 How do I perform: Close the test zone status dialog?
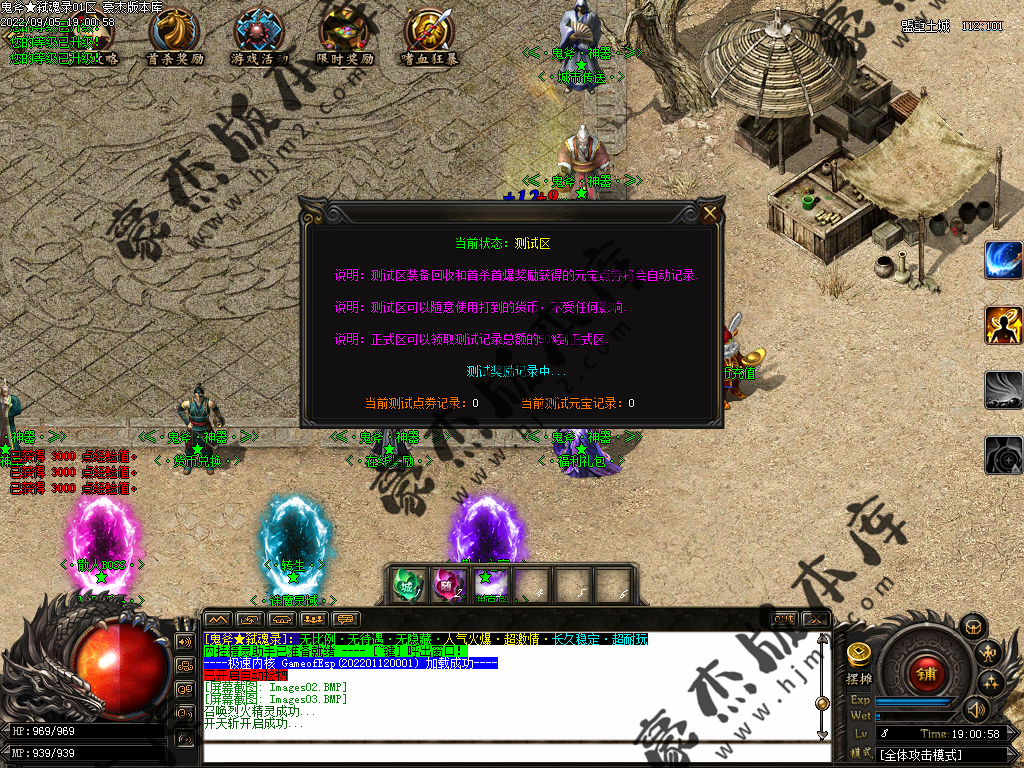(710, 213)
